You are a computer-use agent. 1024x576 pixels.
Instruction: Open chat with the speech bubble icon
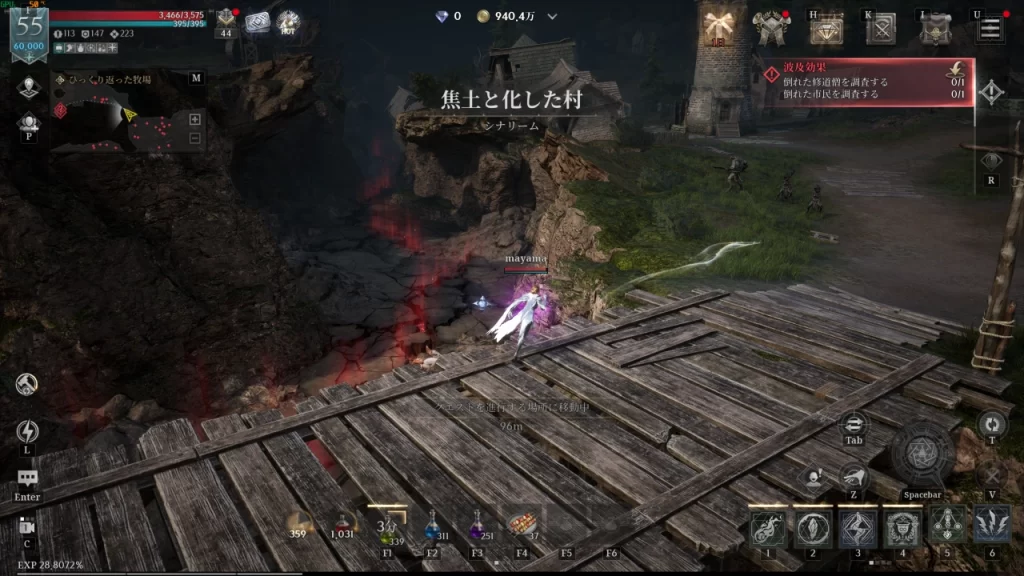27,480
